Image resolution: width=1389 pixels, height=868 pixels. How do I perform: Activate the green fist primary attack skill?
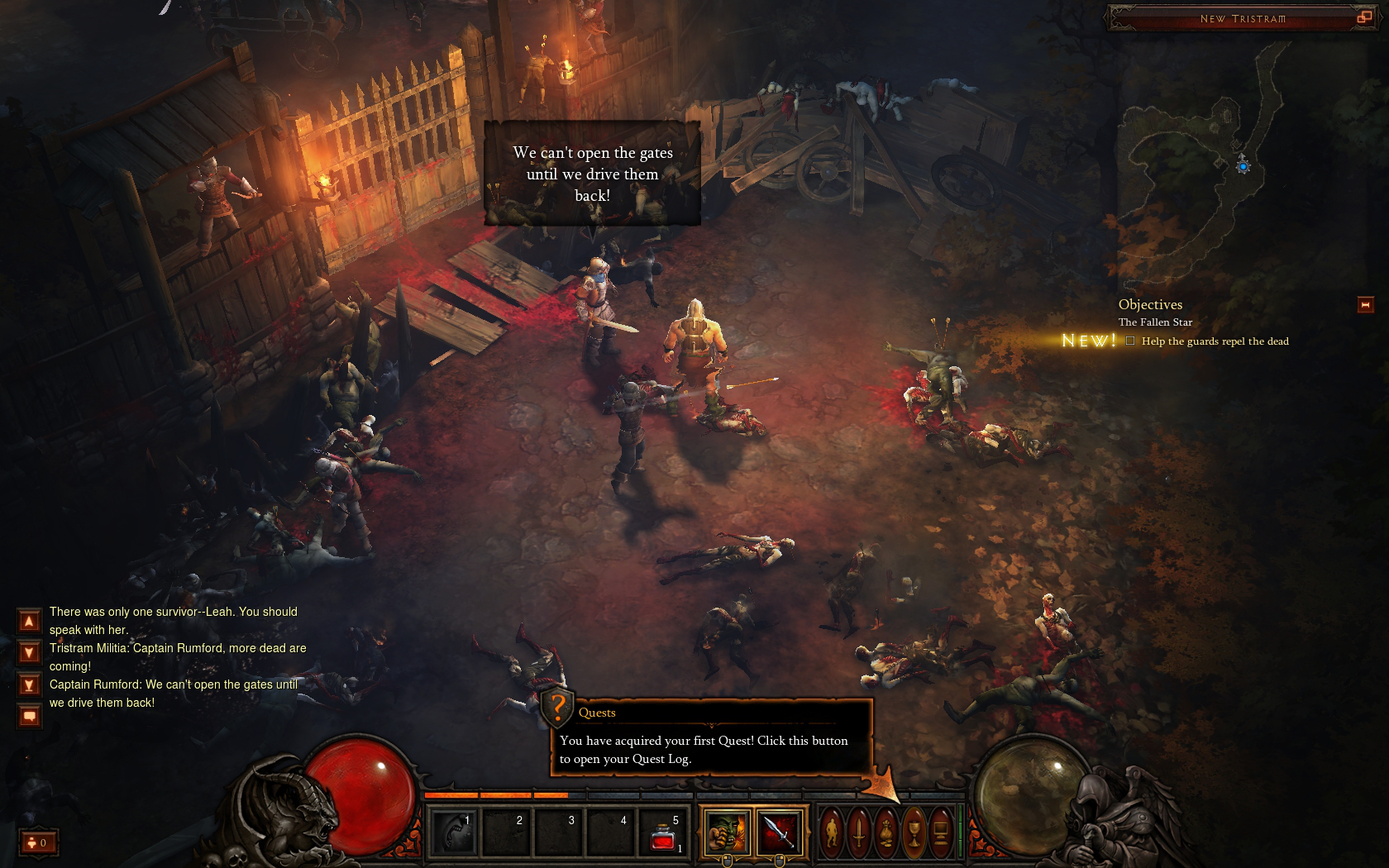pos(728,831)
